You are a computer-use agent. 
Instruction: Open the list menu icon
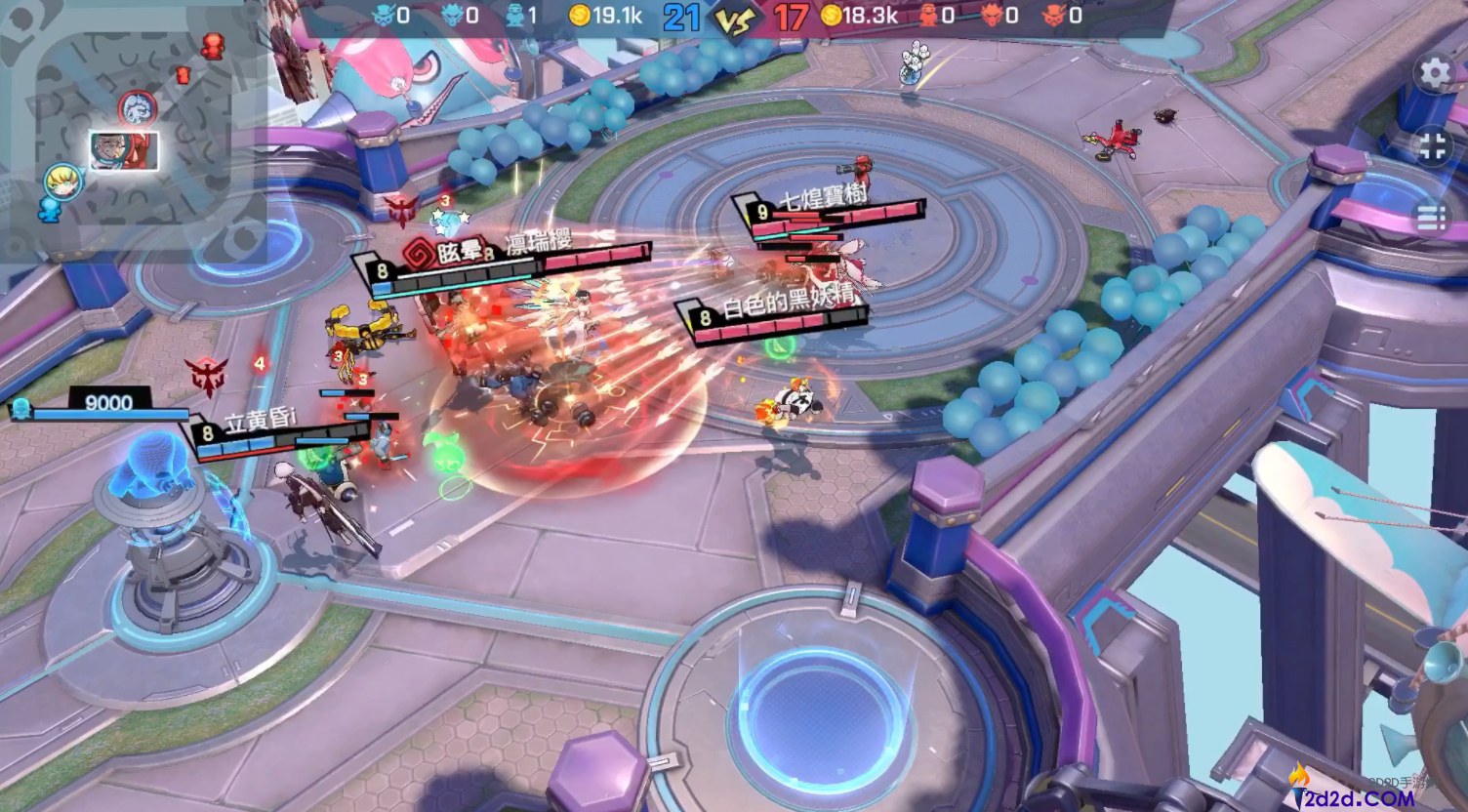pos(1432,217)
